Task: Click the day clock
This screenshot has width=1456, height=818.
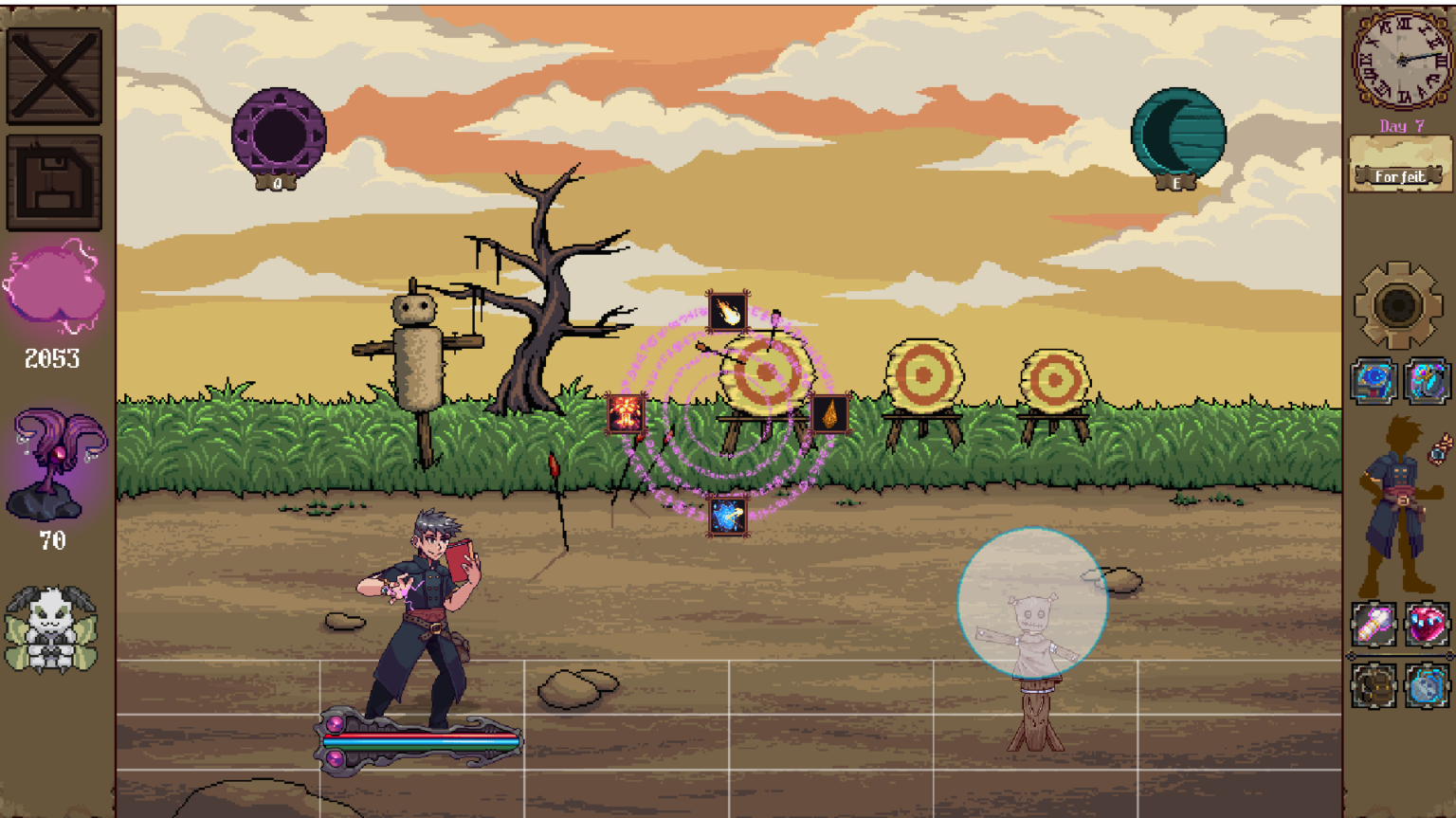Action: click(x=1401, y=59)
